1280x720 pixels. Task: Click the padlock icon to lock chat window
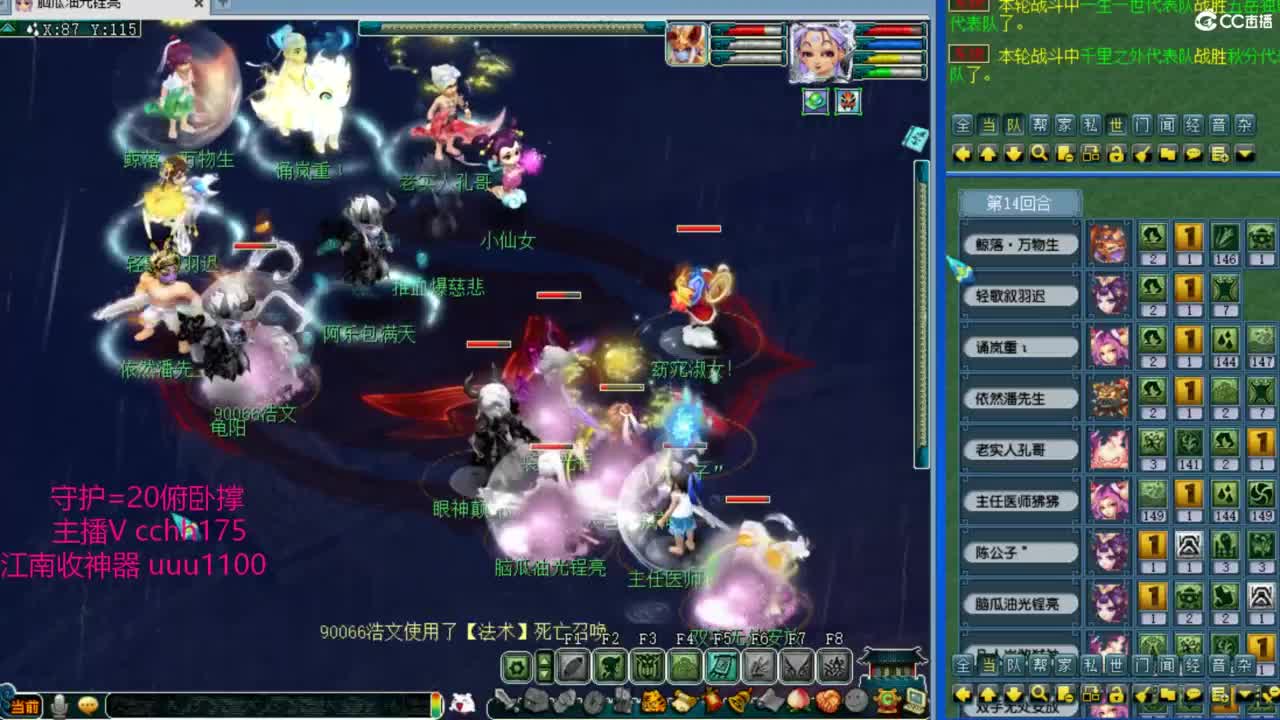(x=1116, y=152)
